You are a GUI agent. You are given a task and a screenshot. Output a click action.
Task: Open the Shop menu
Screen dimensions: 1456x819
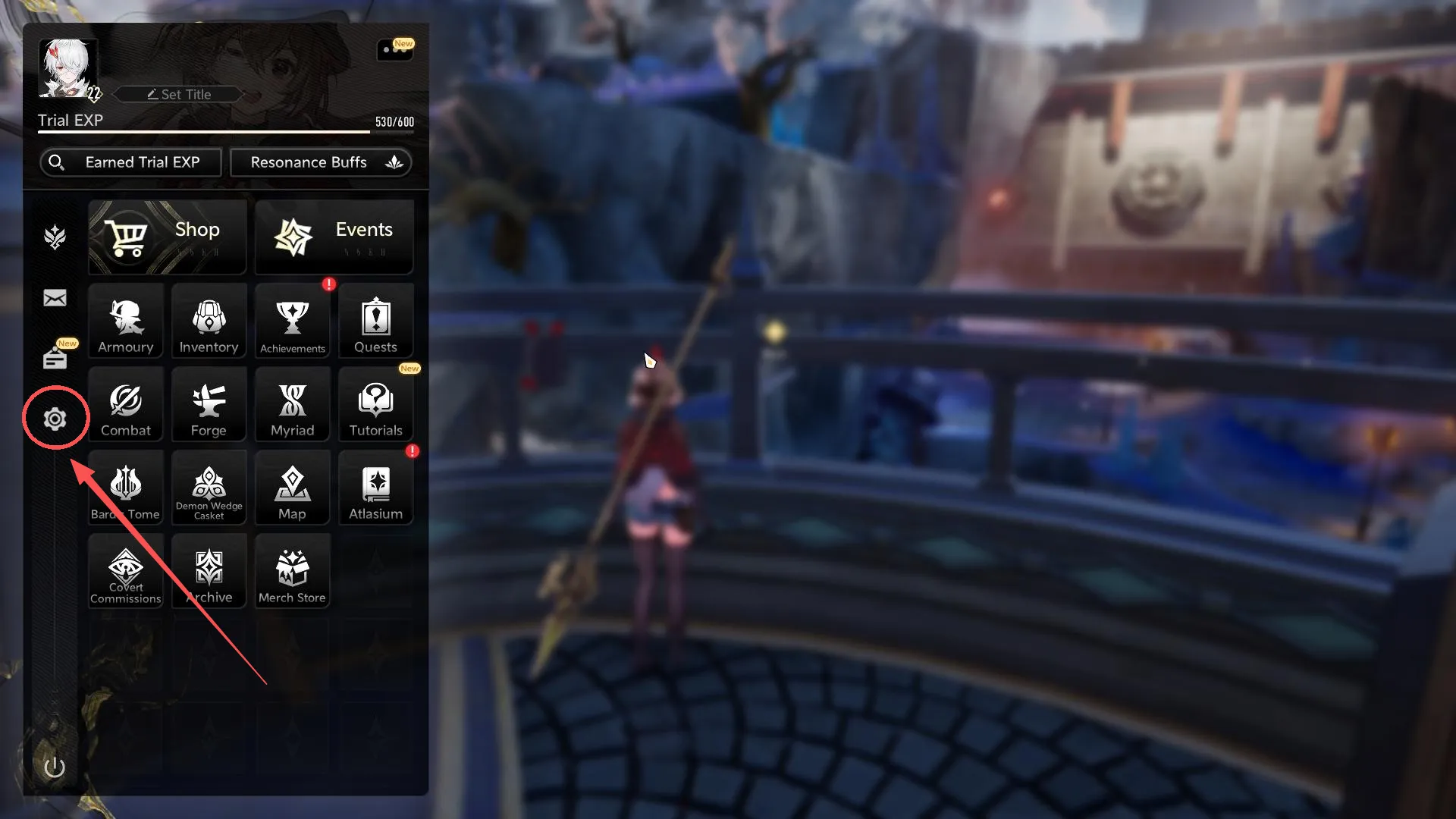point(167,237)
